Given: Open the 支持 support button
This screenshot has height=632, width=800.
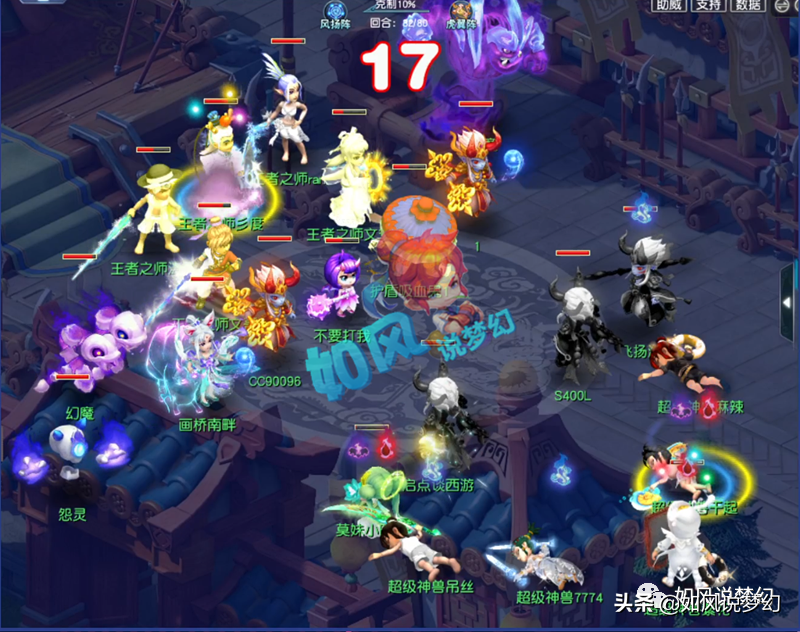Looking at the screenshot, I should [x=709, y=6].
